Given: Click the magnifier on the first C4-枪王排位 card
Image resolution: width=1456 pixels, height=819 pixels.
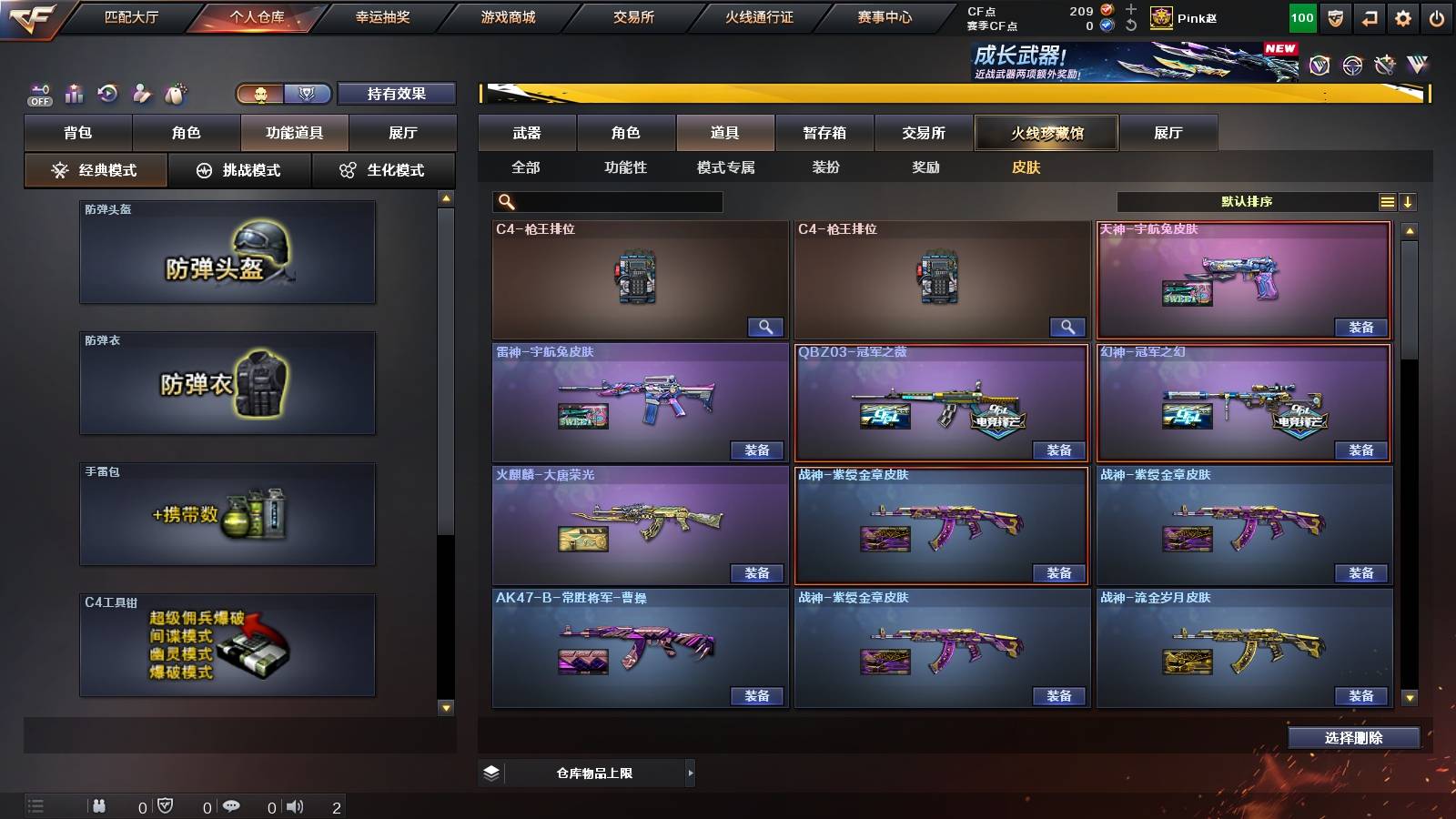Looking at the screenshot, I should (x=766, y=327).
